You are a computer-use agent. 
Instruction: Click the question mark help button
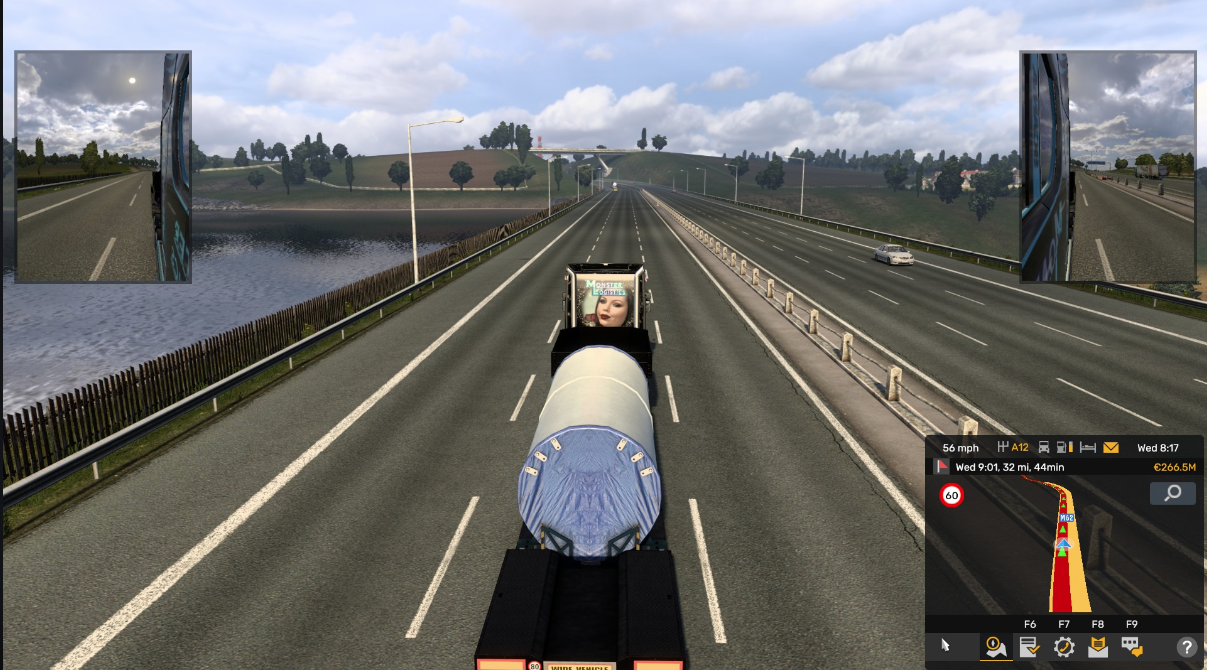point(1186,647)
